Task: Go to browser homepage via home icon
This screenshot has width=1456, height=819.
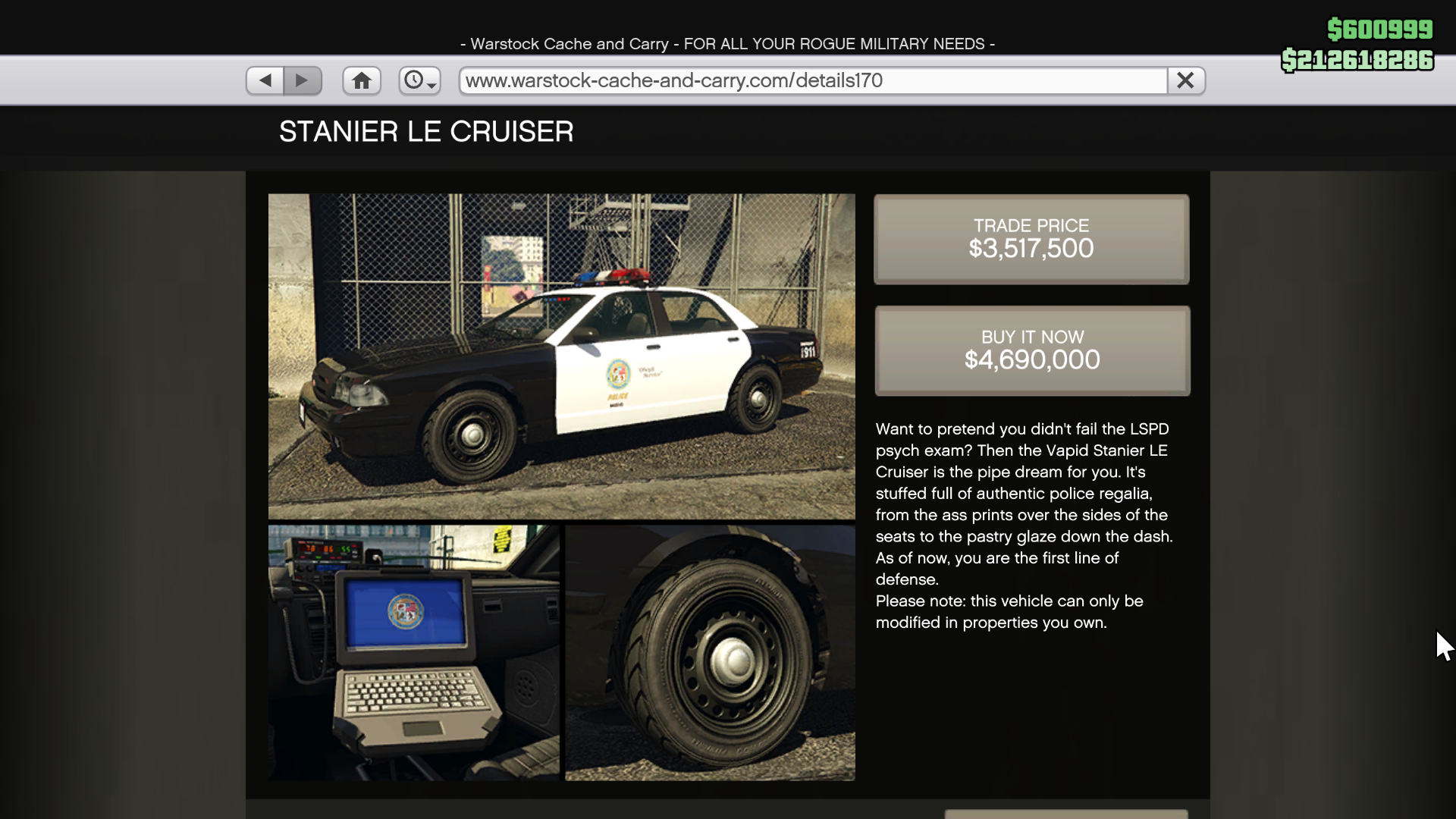Action: (362, 80)
